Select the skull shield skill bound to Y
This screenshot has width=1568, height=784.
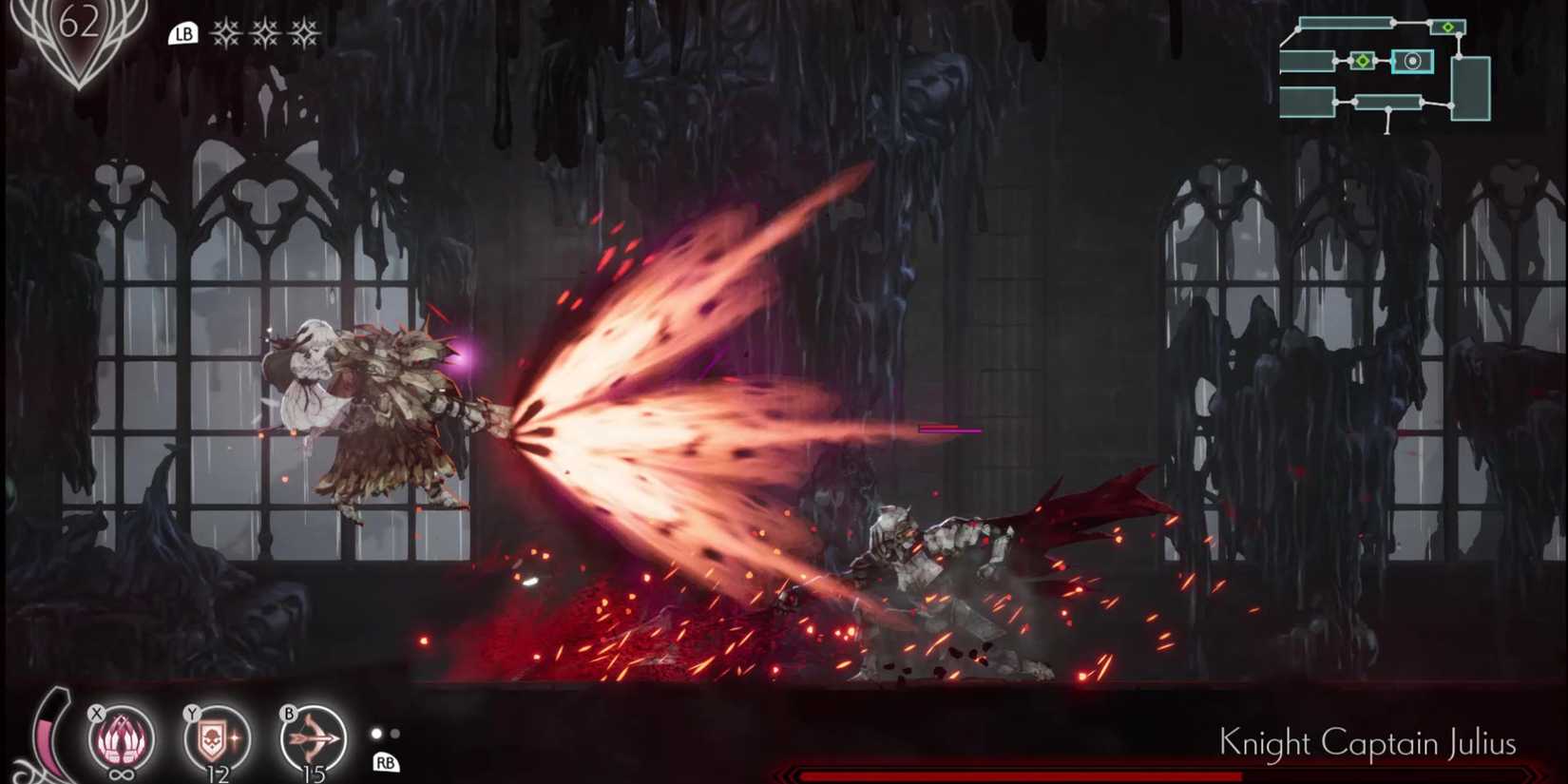(215, 737)
